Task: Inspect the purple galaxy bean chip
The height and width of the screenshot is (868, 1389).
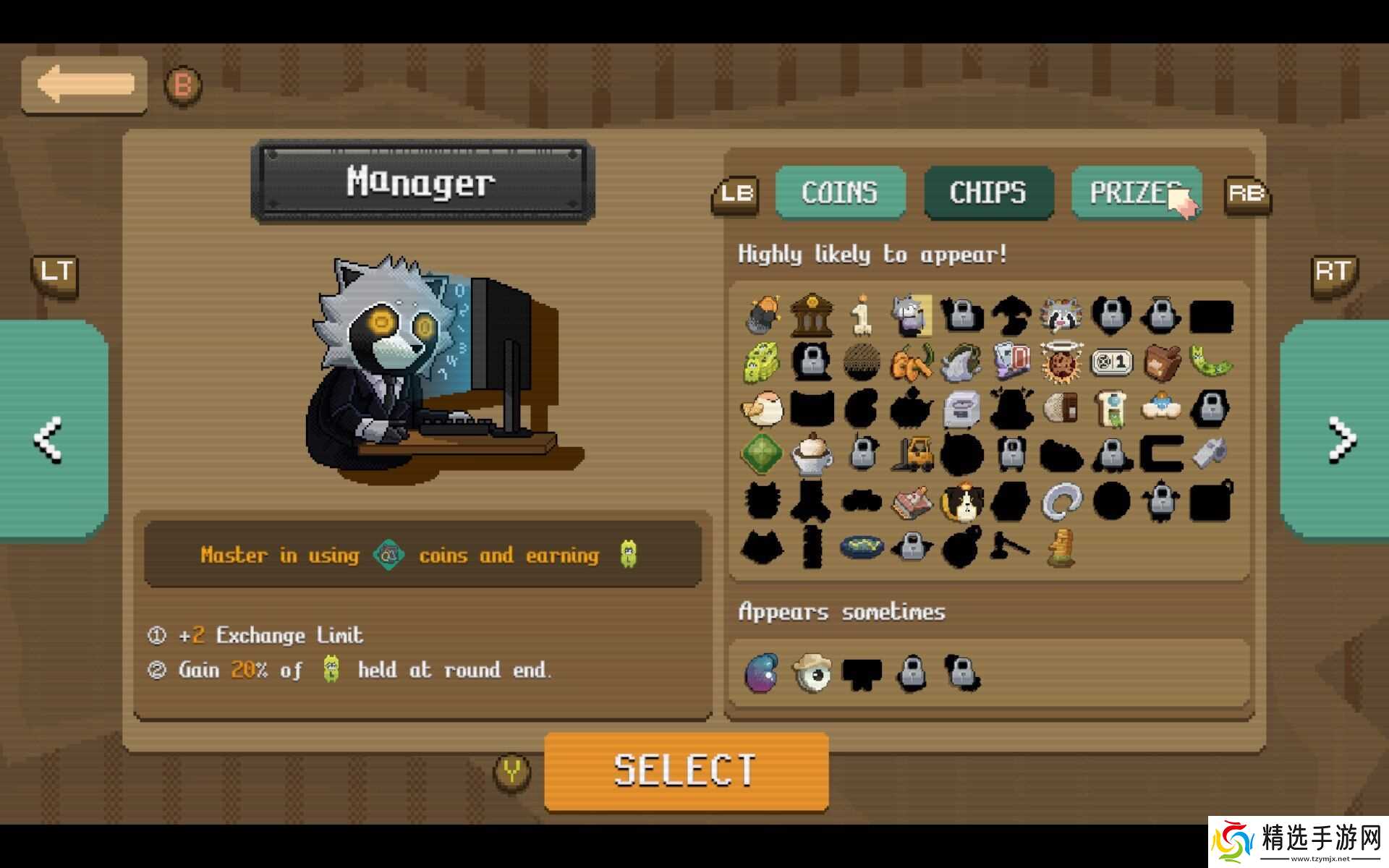Action: (762, 673)
